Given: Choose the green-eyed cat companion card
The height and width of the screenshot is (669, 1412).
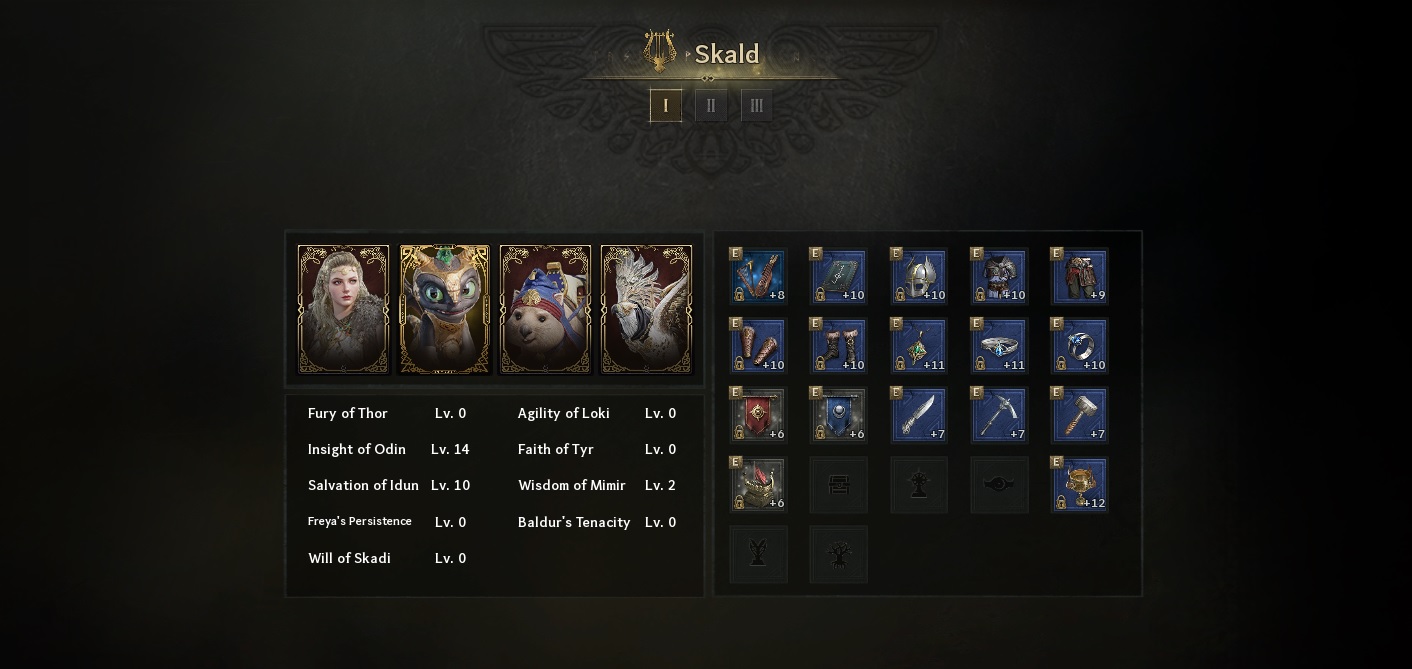Looking at the screenshot, I should [x=445, y=309].
